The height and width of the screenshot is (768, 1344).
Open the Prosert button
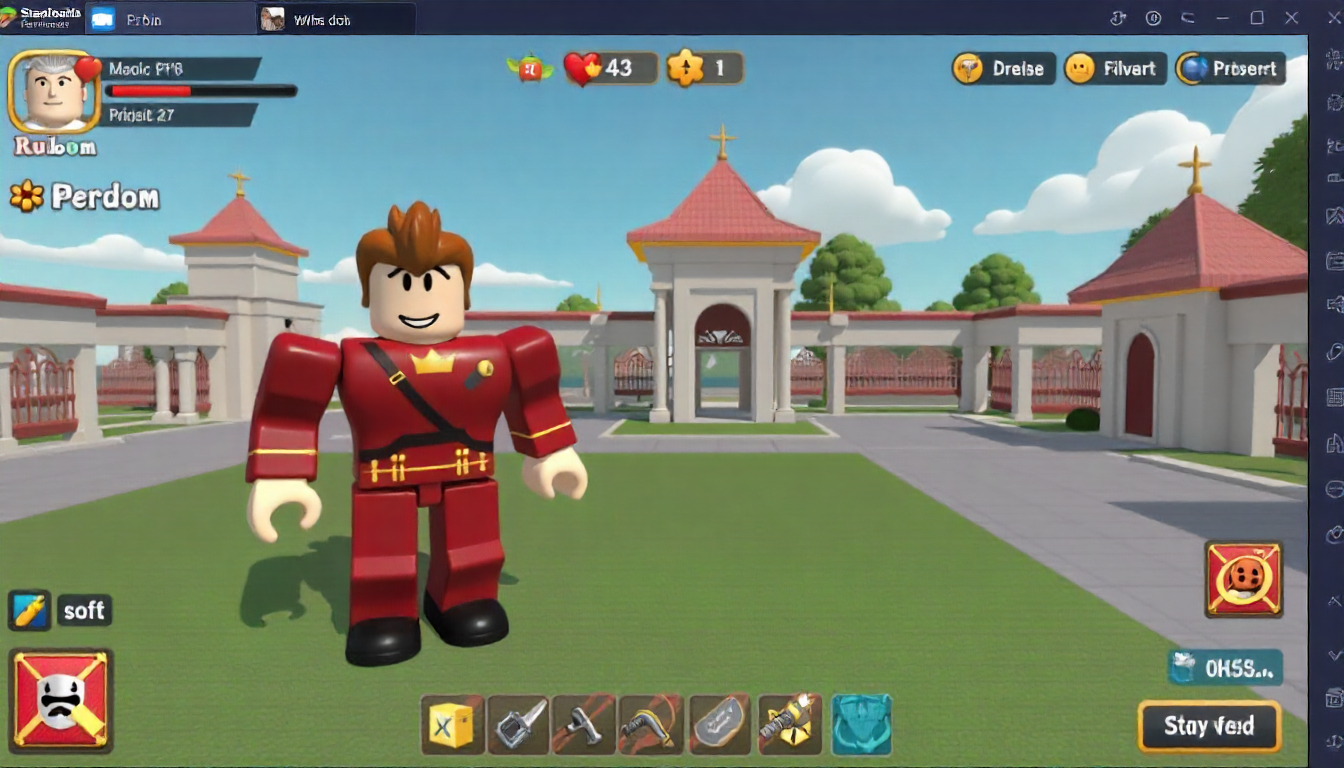(1230, 68)
